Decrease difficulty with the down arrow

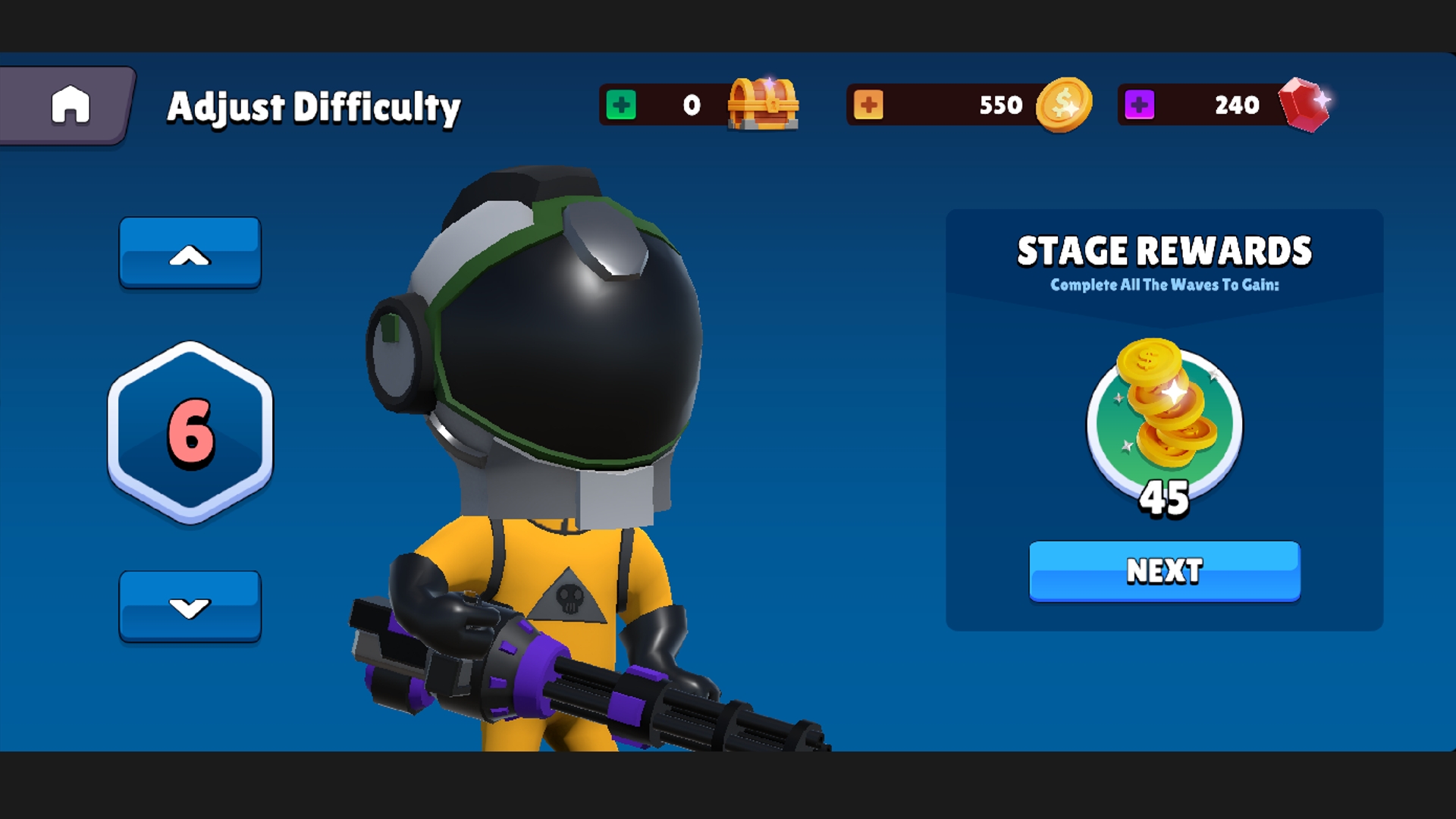pos(190,605)
